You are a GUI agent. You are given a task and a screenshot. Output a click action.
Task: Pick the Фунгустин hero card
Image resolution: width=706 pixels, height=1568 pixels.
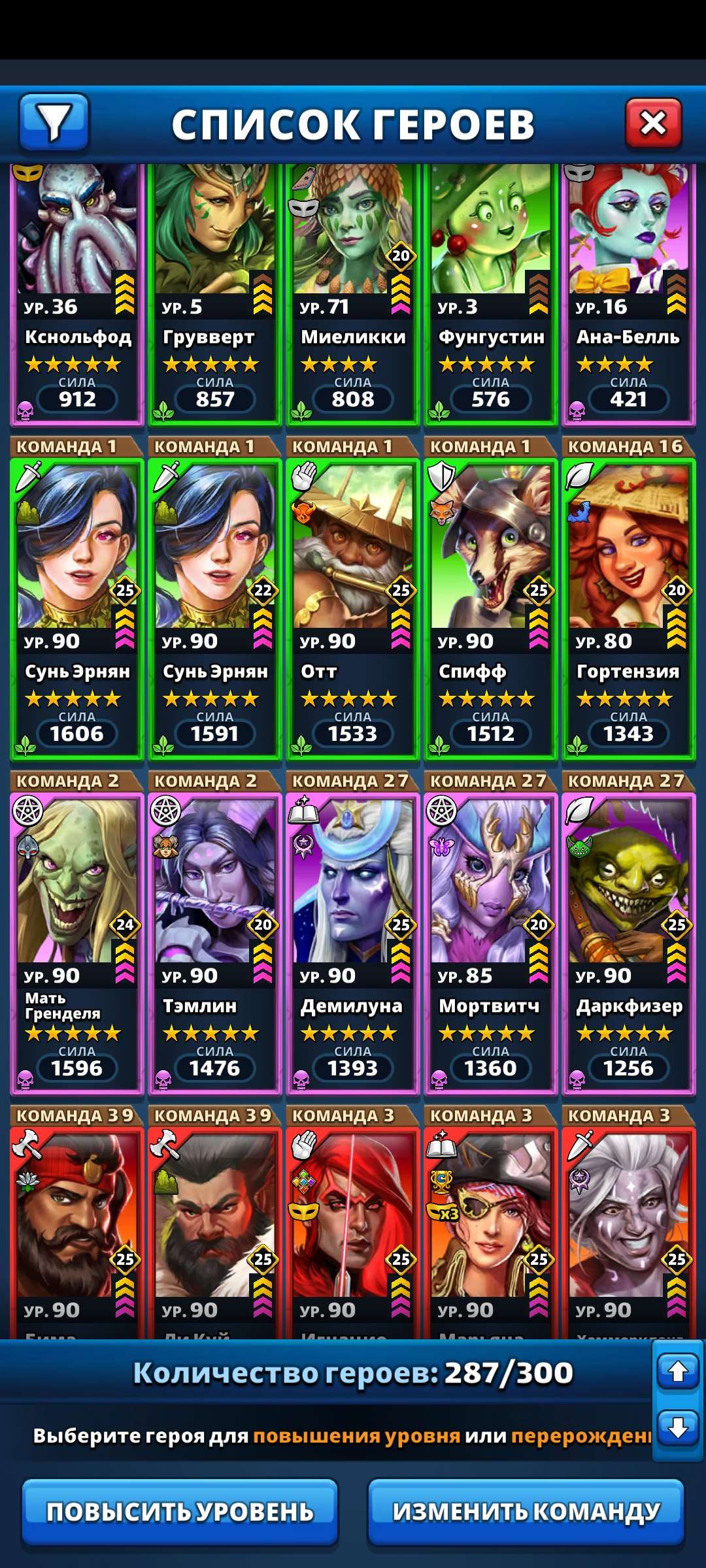point(490,294)
